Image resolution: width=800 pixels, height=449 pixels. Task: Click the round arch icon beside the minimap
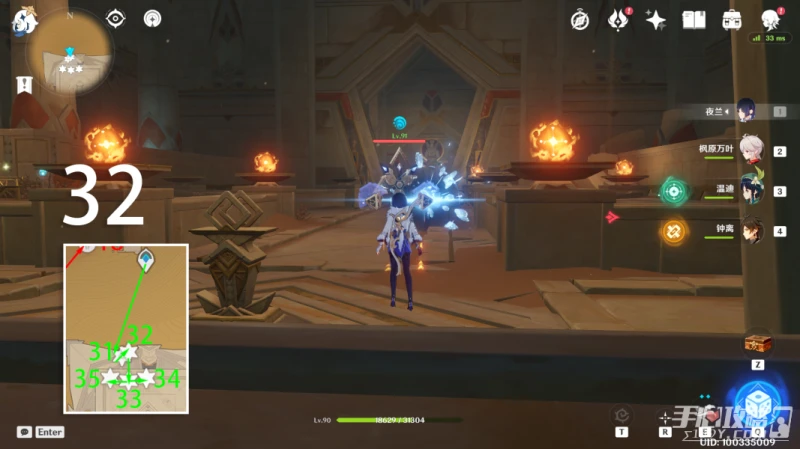(152, 18)
